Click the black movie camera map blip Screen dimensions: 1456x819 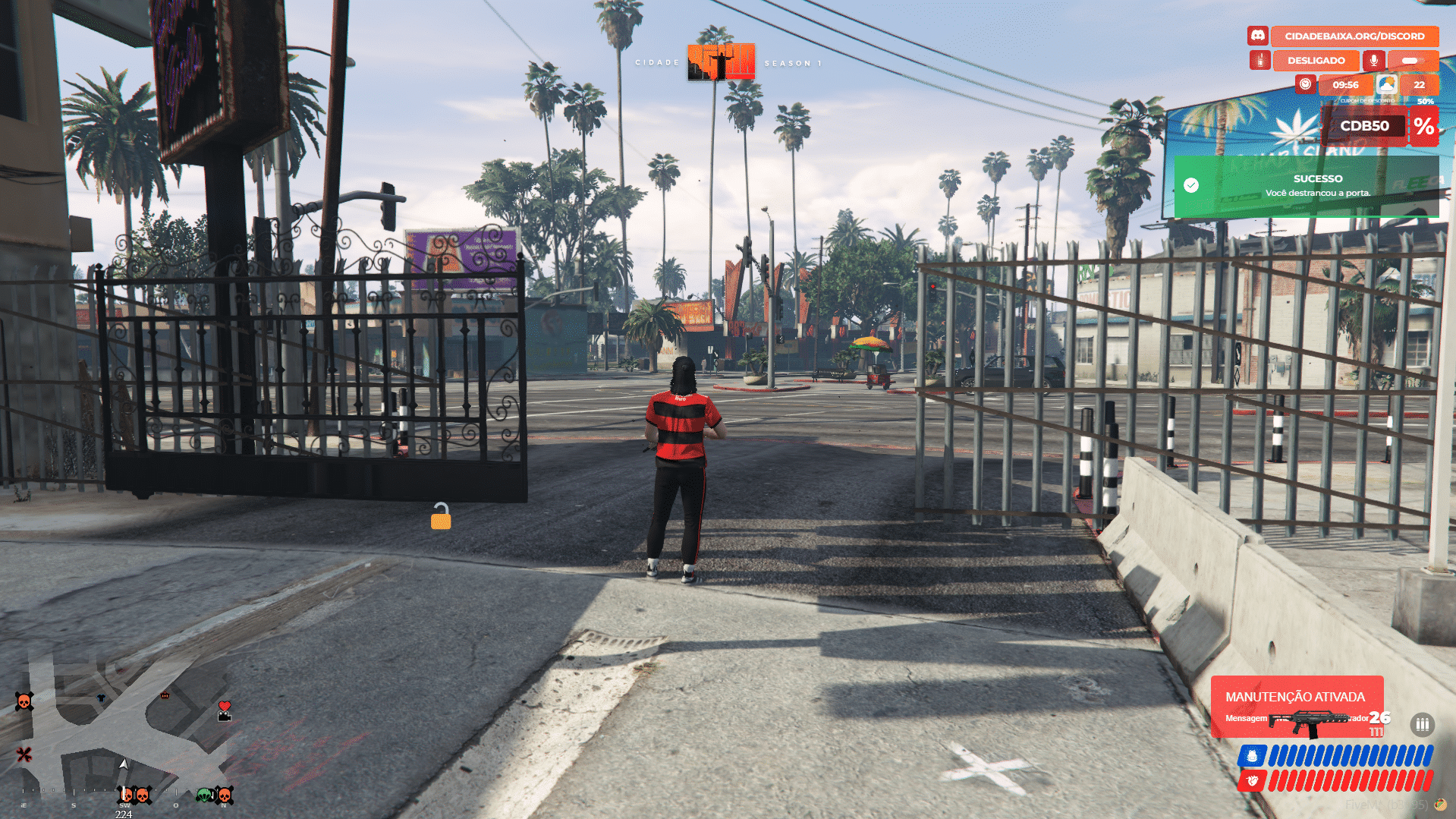[x=224, y=716]
